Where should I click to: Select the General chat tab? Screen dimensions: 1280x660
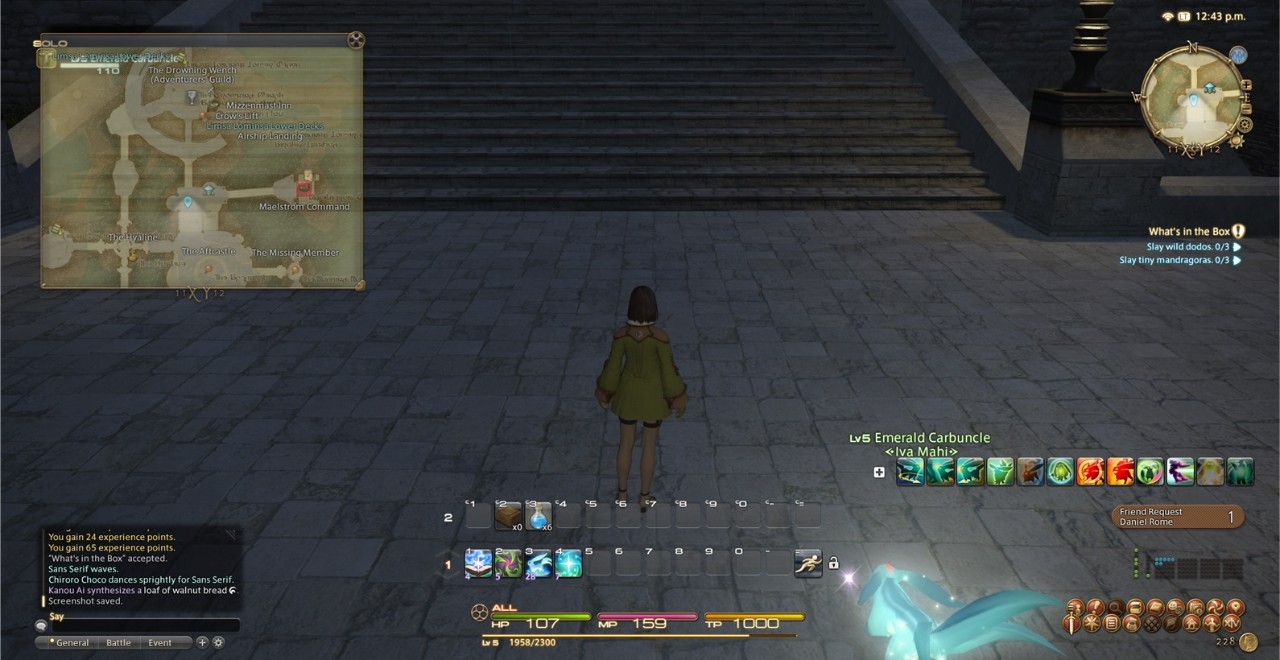(72, 643)
